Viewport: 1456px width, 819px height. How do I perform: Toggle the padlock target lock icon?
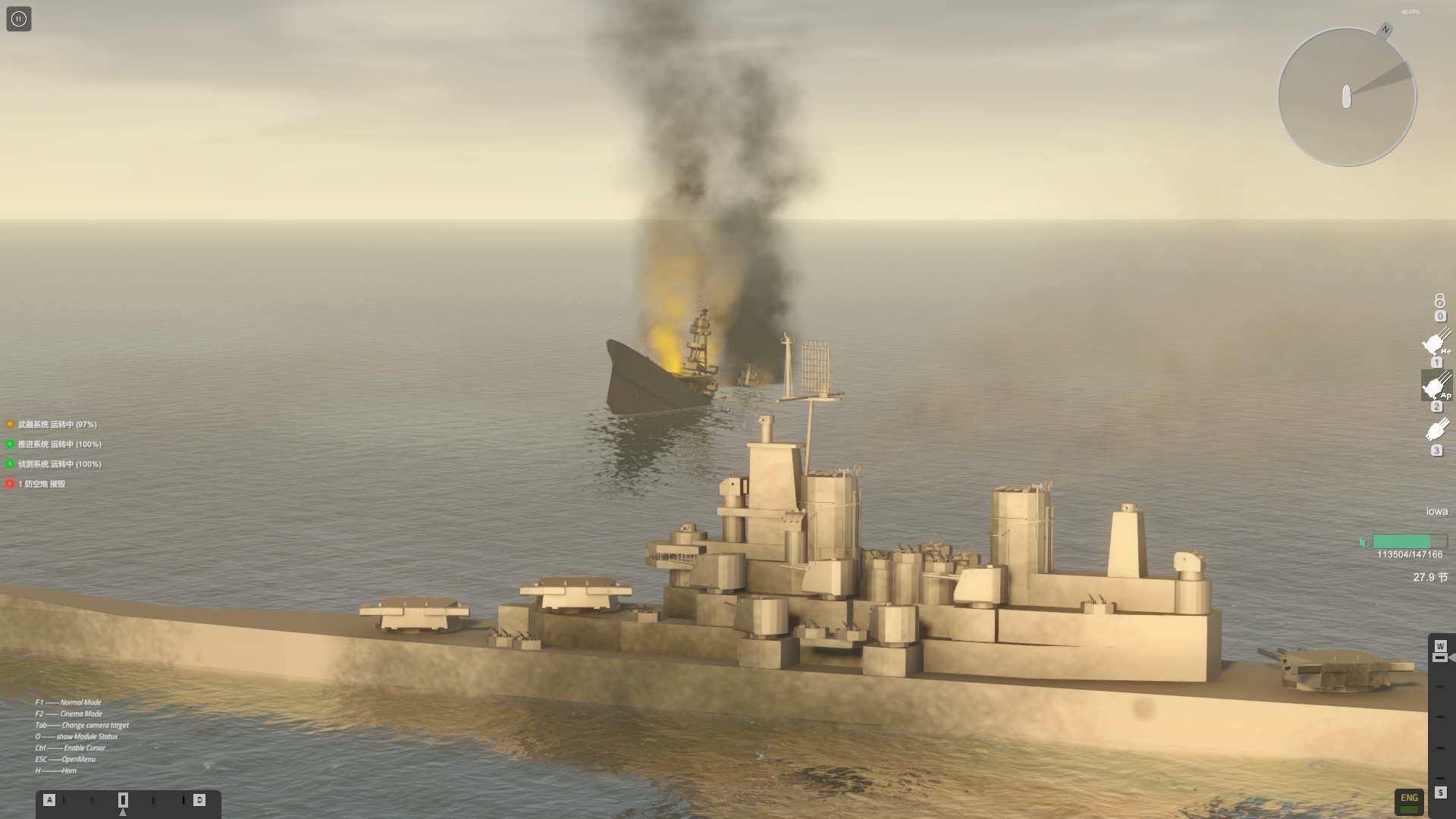pyautogui.click(x=1439, y=301)
